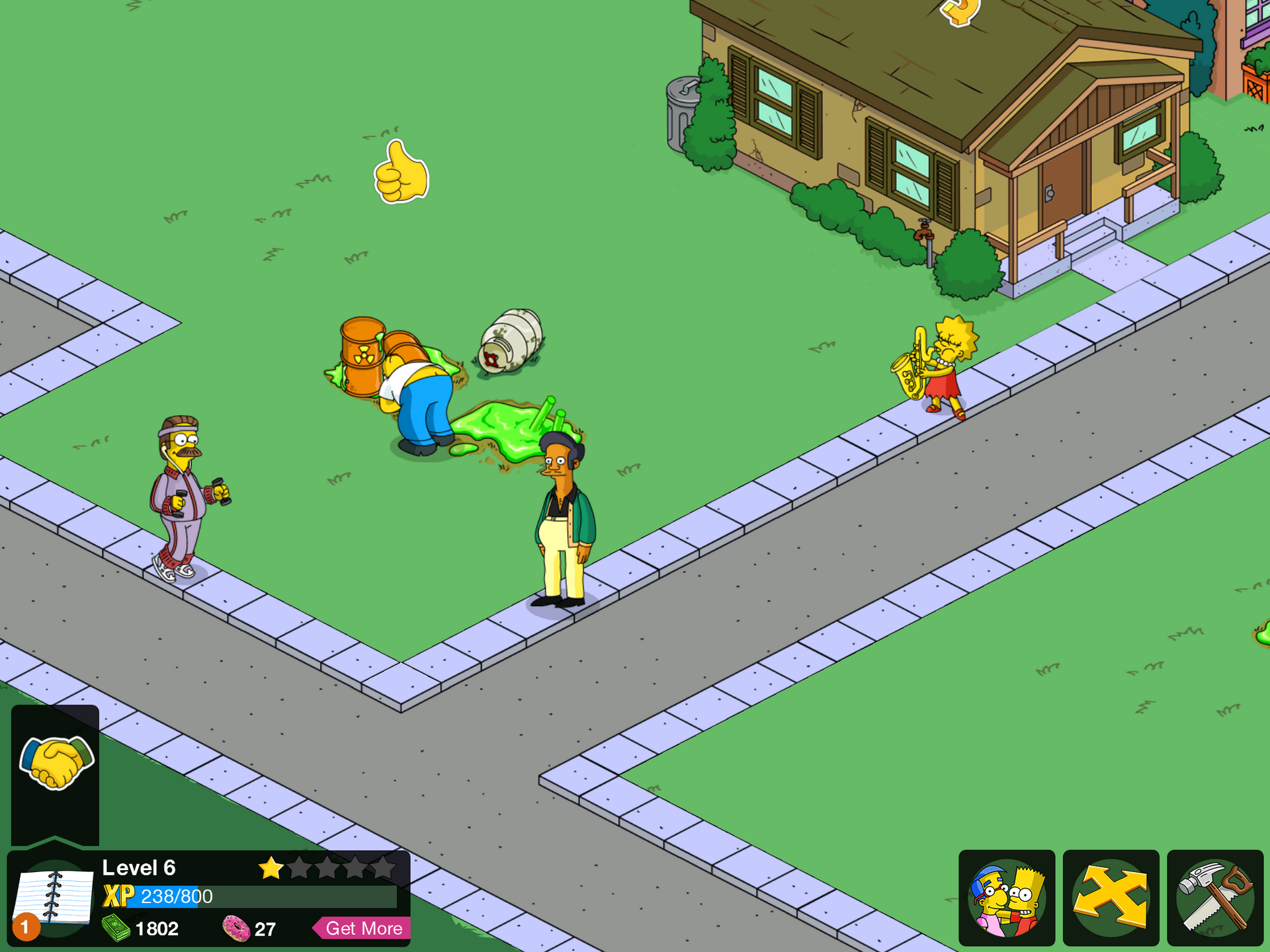Select Apu standing on the sidewalk

[x=562, y=522]
